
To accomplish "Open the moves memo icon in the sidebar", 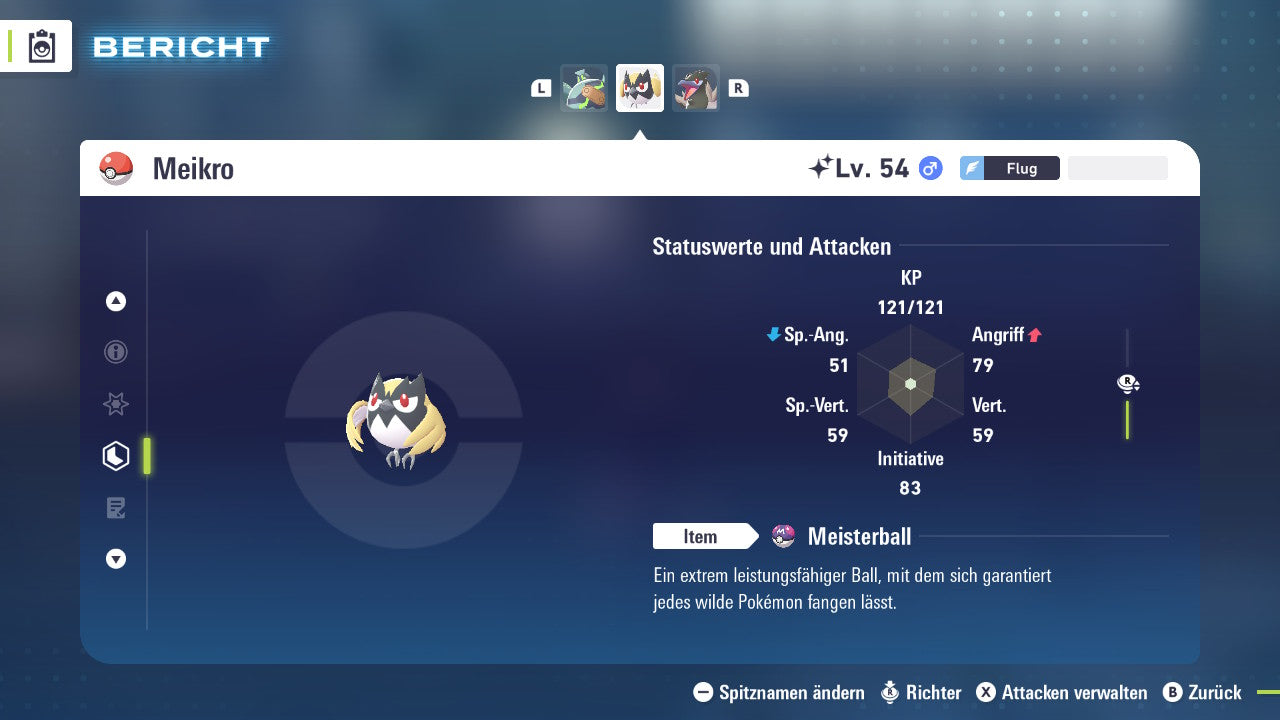I will tap(116, 507).
